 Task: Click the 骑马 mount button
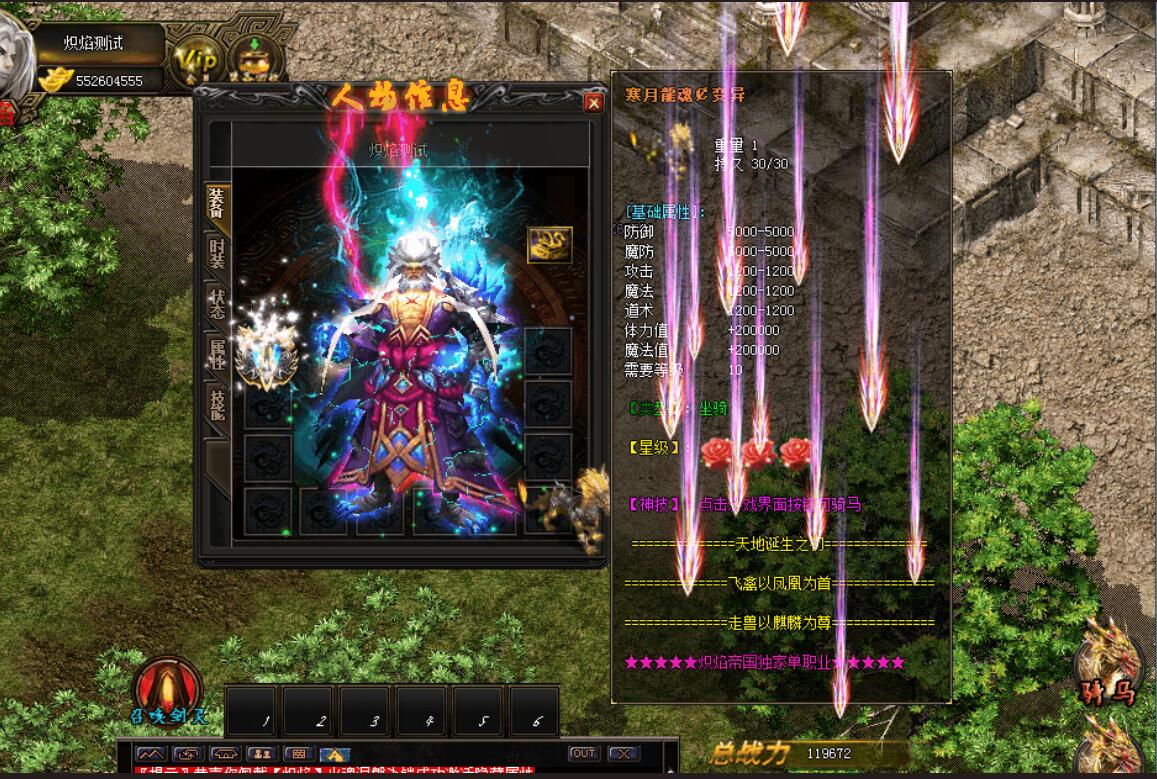(1109, 662)
